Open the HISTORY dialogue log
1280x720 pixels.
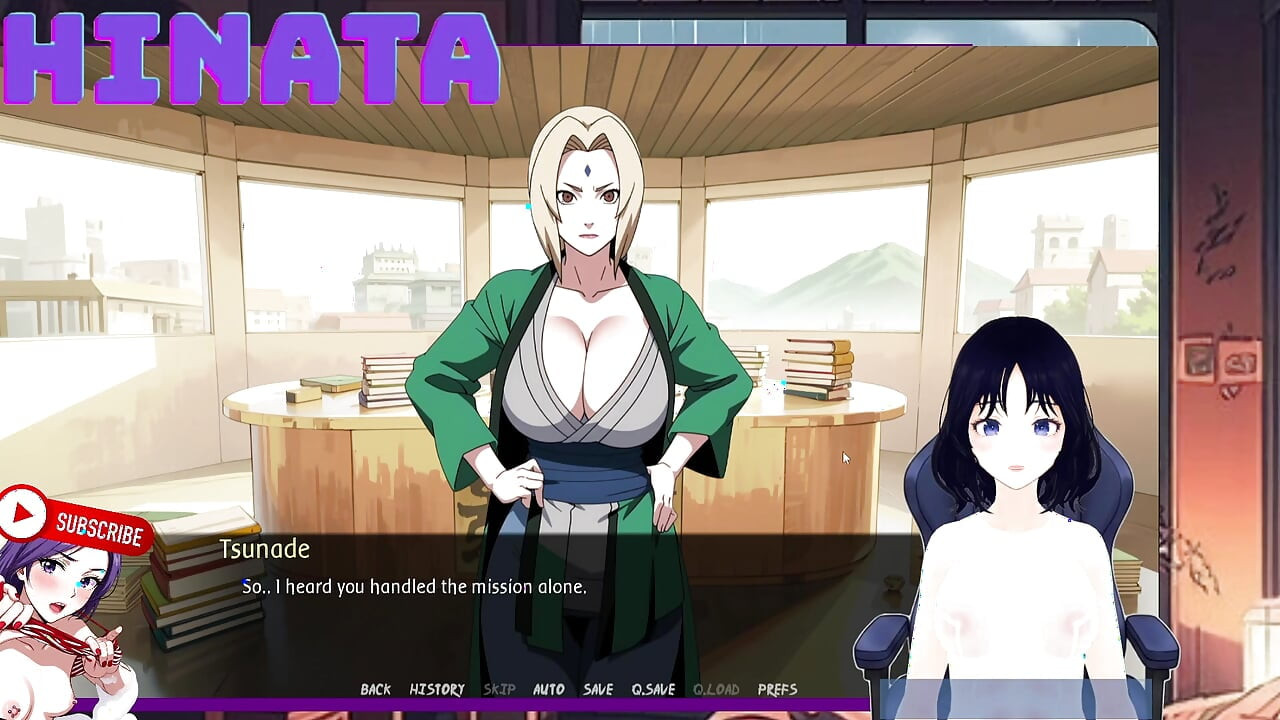click(437, 689)
